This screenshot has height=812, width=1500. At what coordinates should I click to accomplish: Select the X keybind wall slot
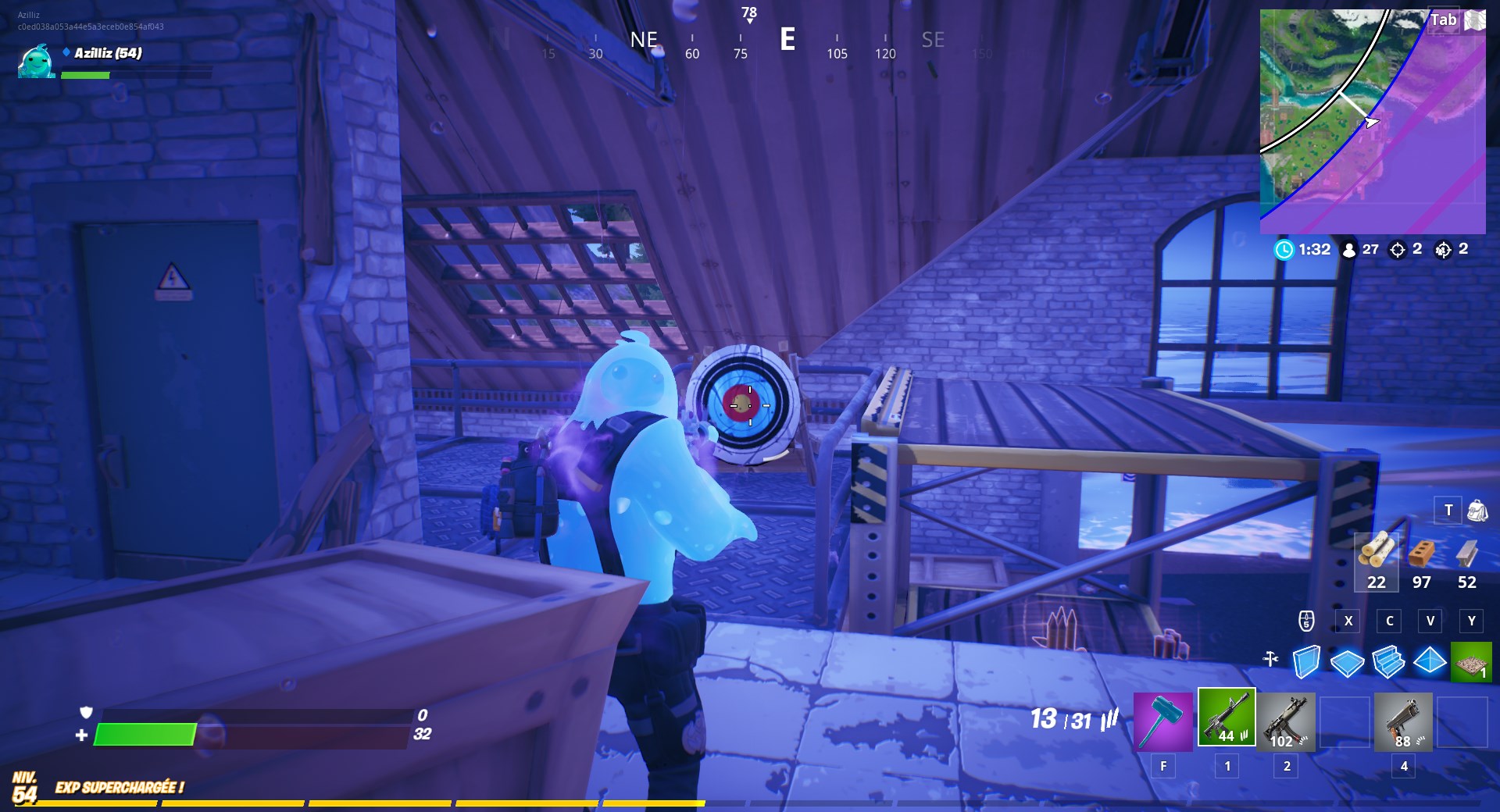(x=1348, y=621)
